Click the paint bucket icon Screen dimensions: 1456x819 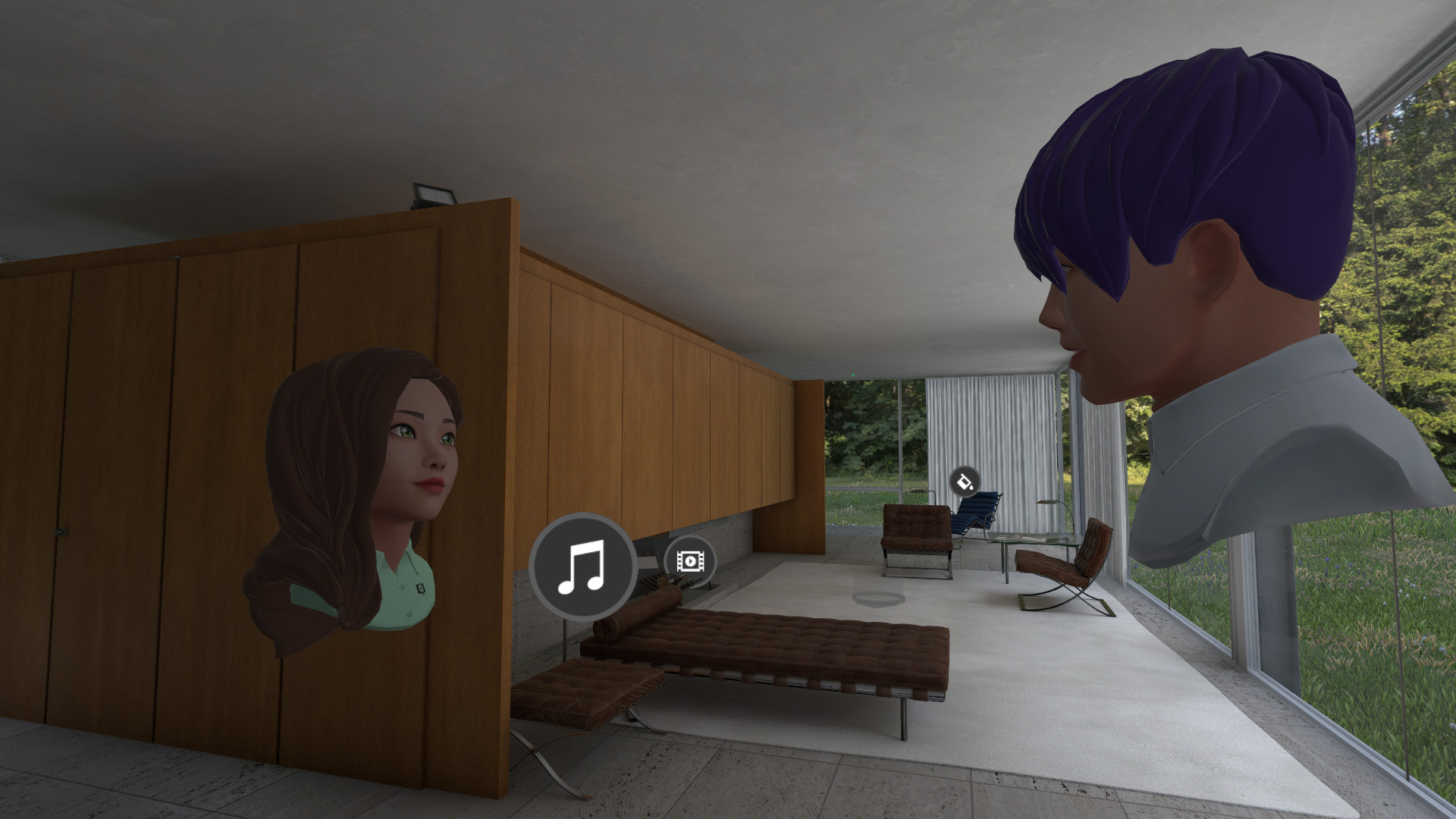pyautogui.click(x=963, y=481)
